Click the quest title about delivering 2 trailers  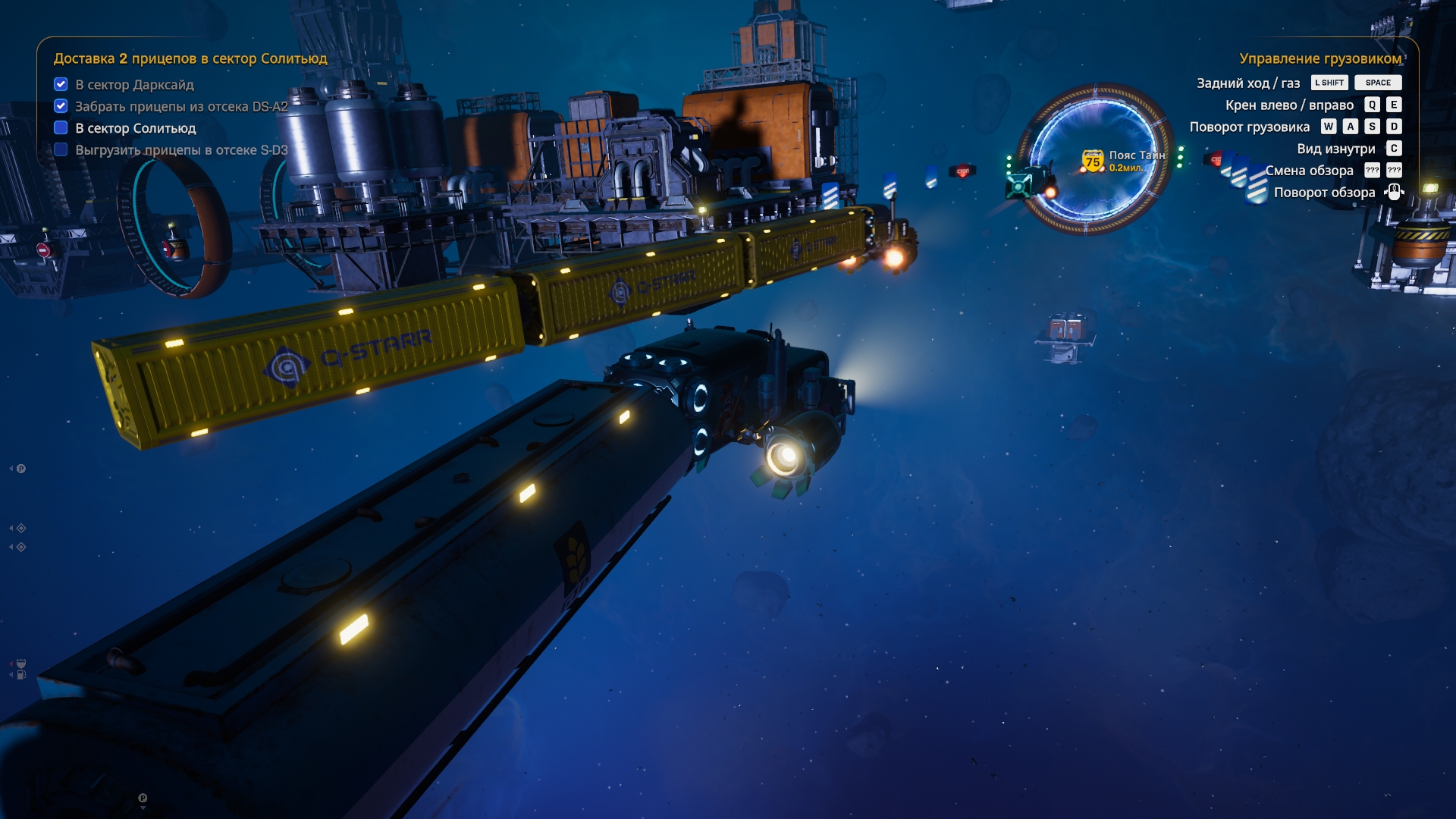pos(190,58)
